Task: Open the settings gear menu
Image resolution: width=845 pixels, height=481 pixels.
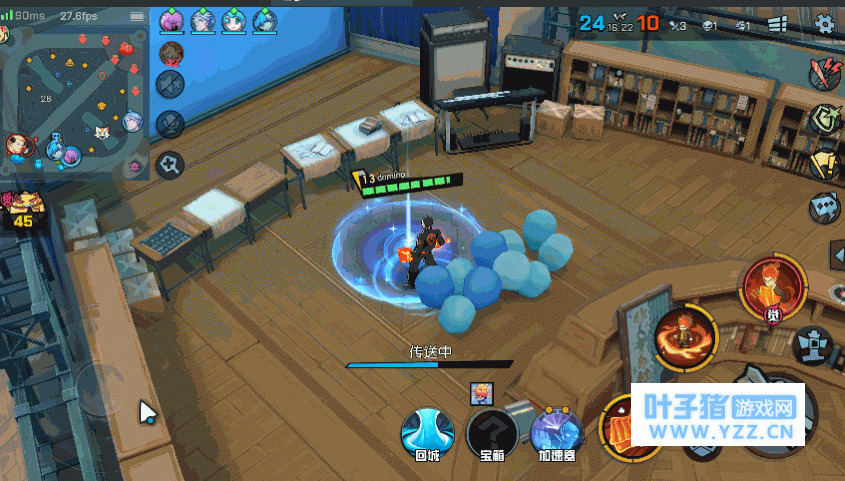Action: [825, 24]
